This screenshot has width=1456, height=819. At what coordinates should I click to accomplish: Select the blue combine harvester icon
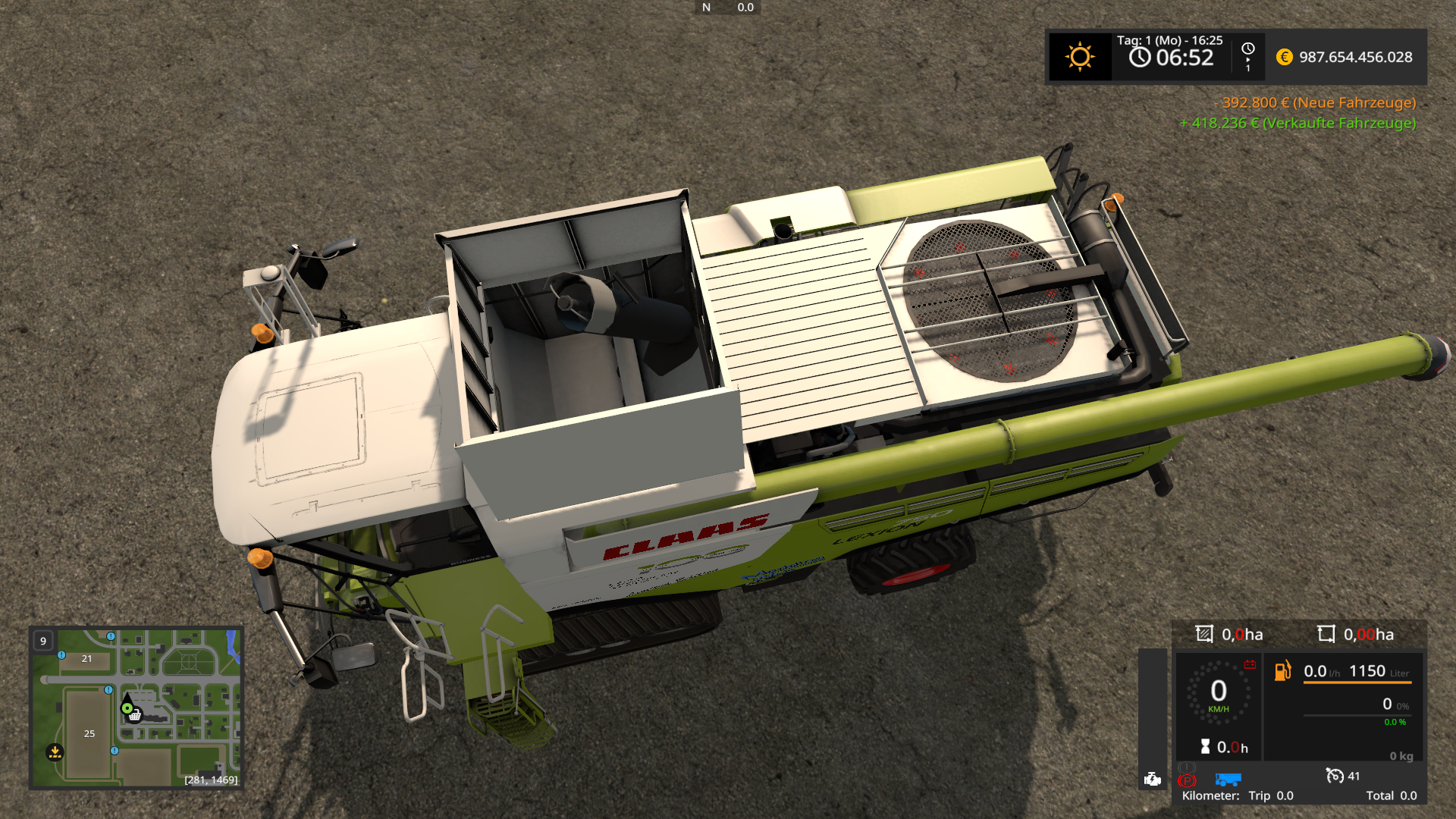(1228, 780)
